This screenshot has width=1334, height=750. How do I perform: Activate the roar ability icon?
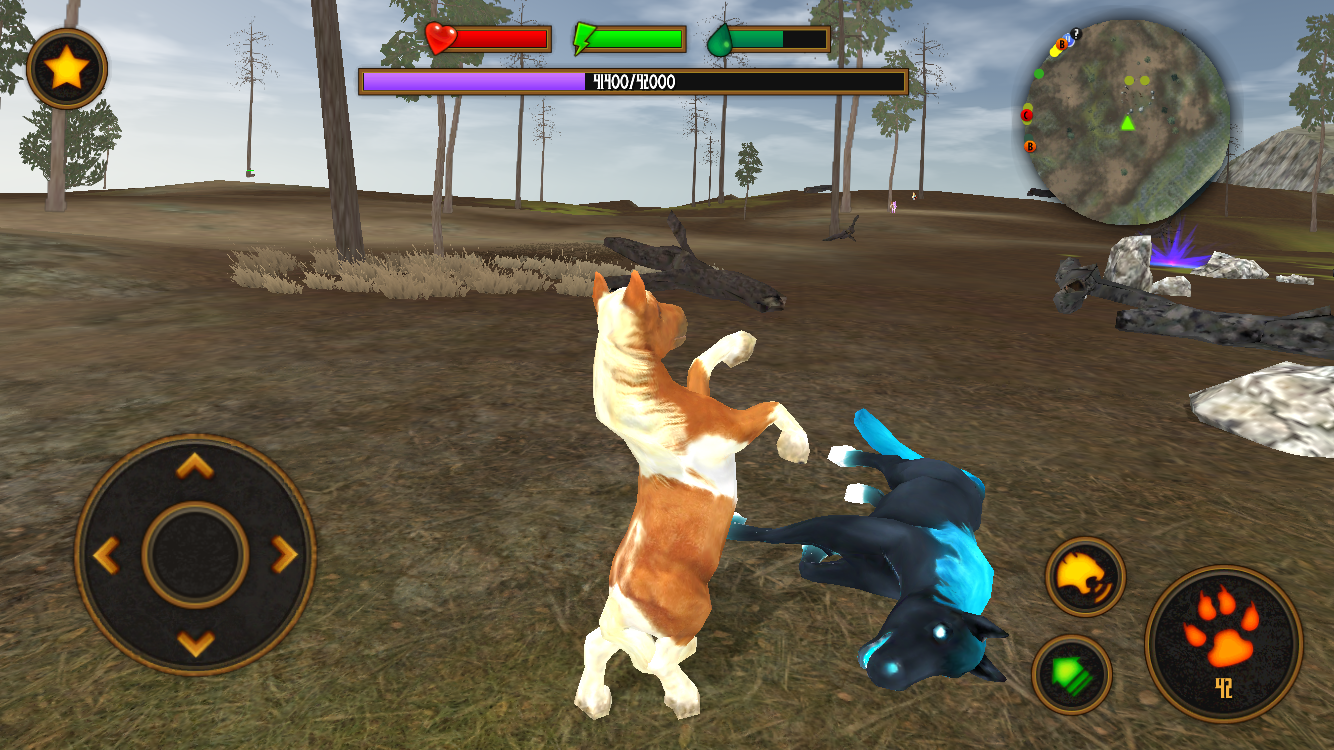[x=1086, y=577]
